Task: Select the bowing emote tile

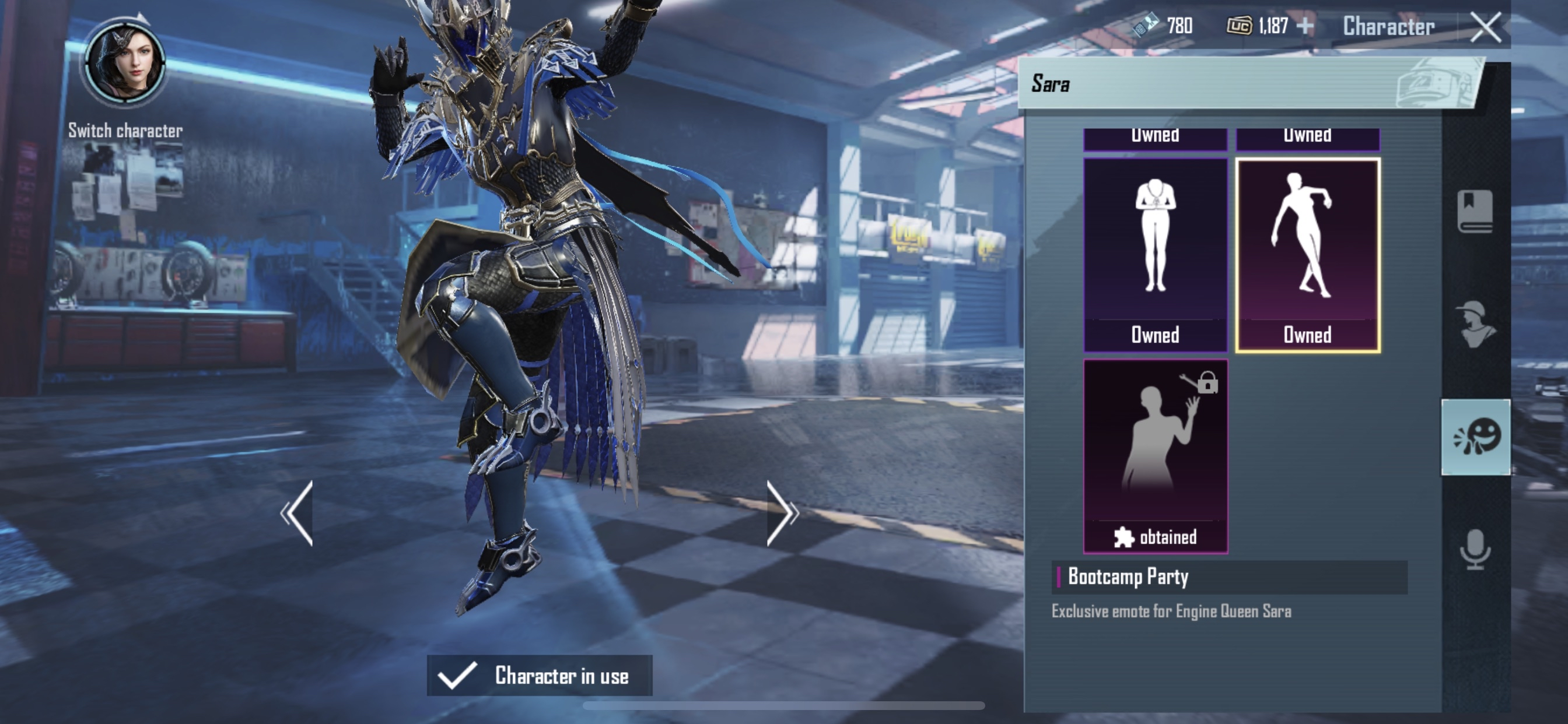Action: [1154, 254]
